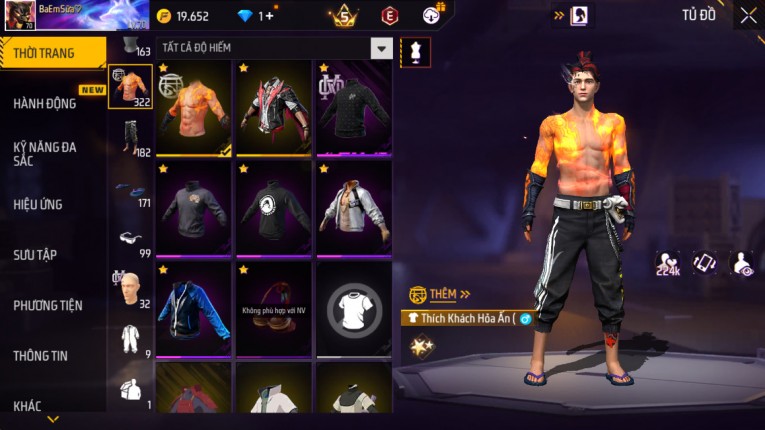The image size is (765, 430).
Task: Select the pants category with 182 items
Action: tap(130, 136)
